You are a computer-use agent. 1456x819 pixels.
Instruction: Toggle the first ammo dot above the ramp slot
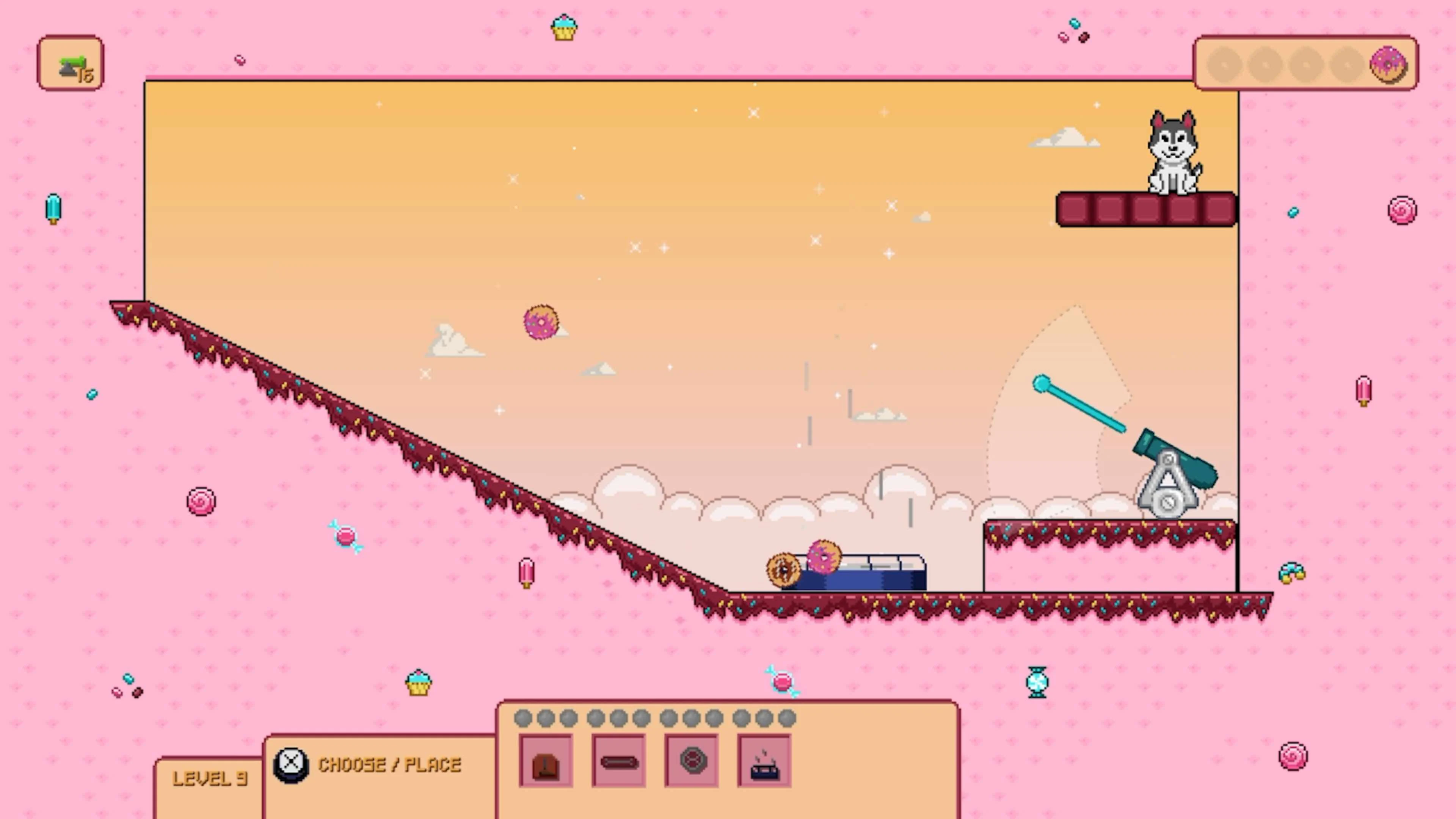[523, 718]
